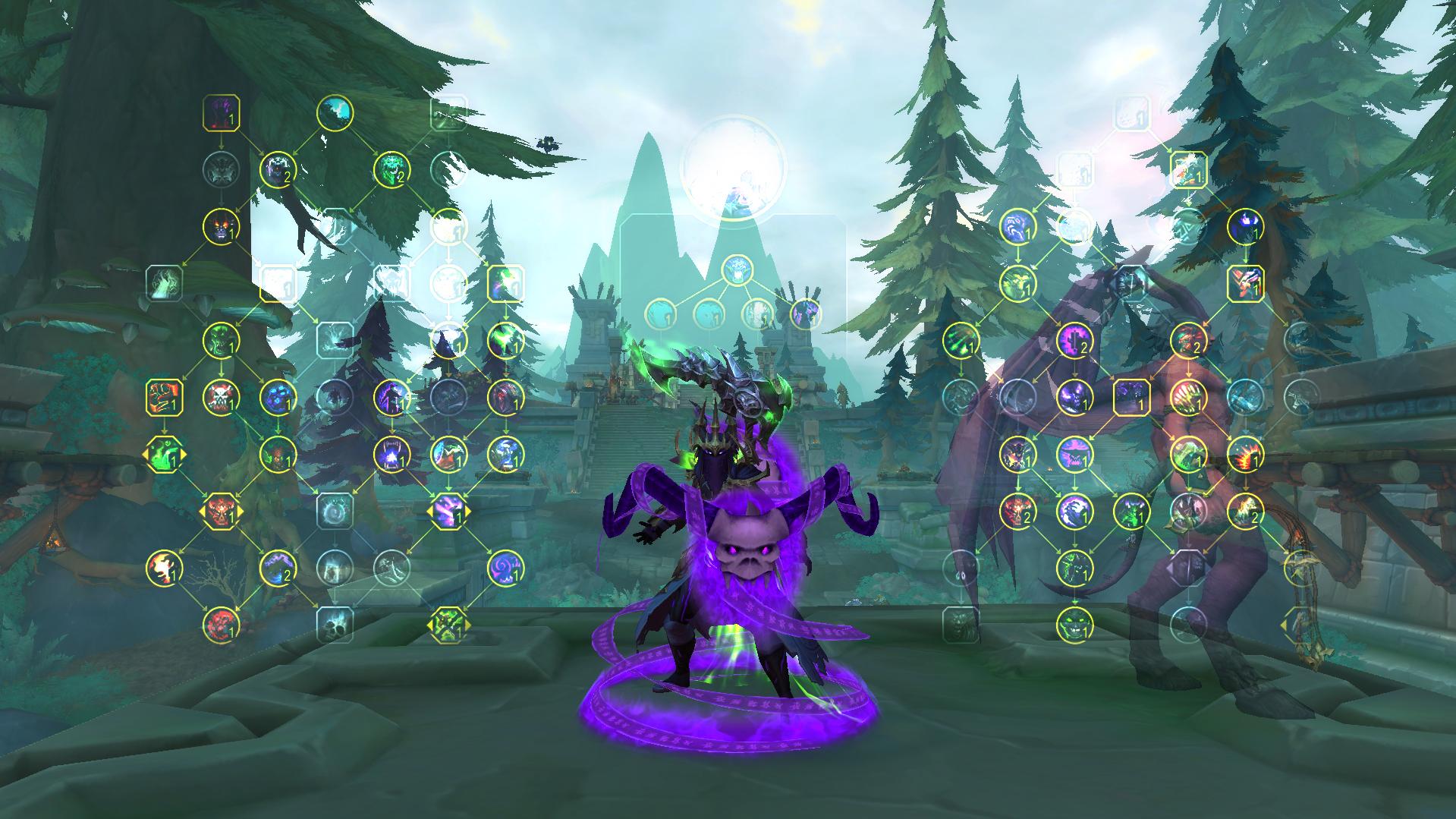Select the purple demon talent atop the class tree
This screenshot has height=819, width=1456.
(x=220, y=114)
